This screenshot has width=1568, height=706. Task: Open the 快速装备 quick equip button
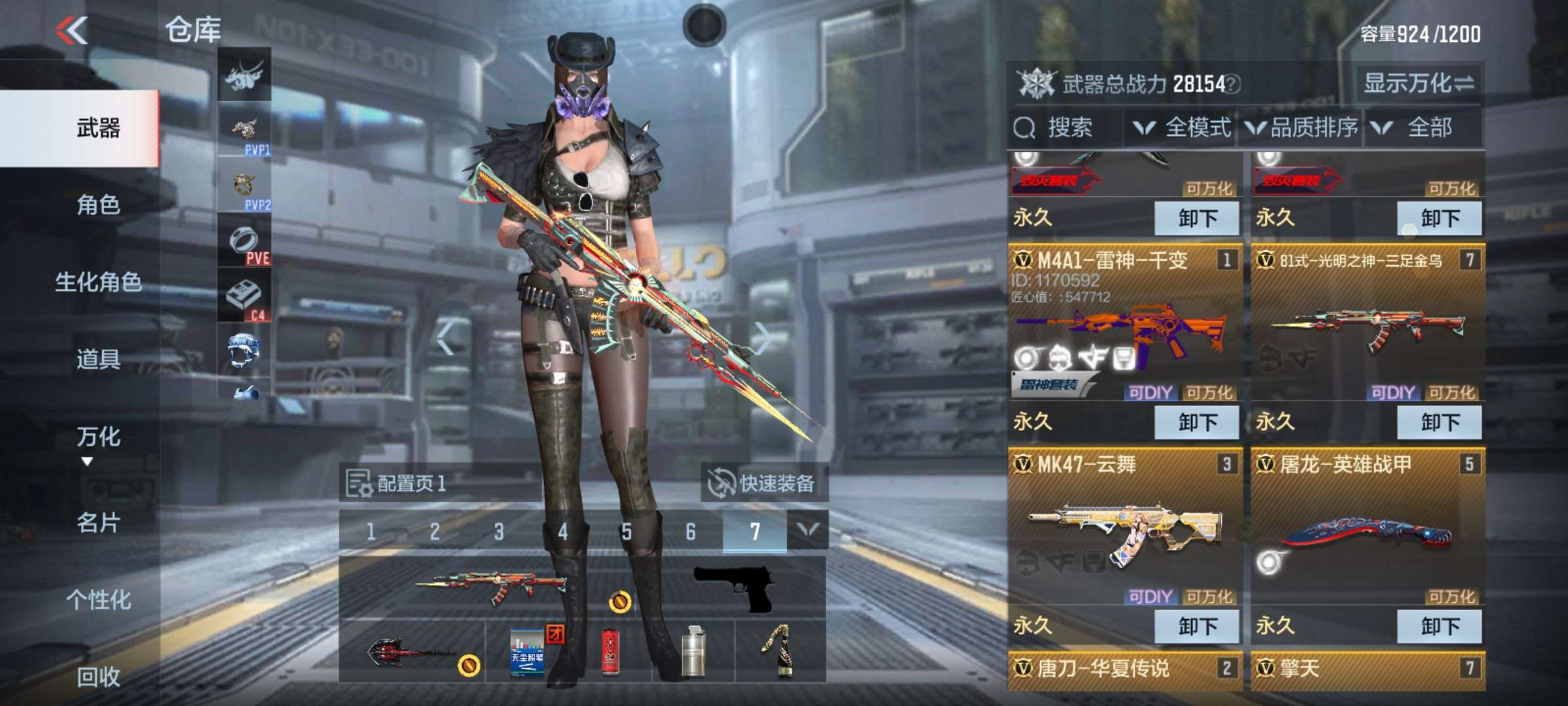pyautogui.click(x=764, y=484)
